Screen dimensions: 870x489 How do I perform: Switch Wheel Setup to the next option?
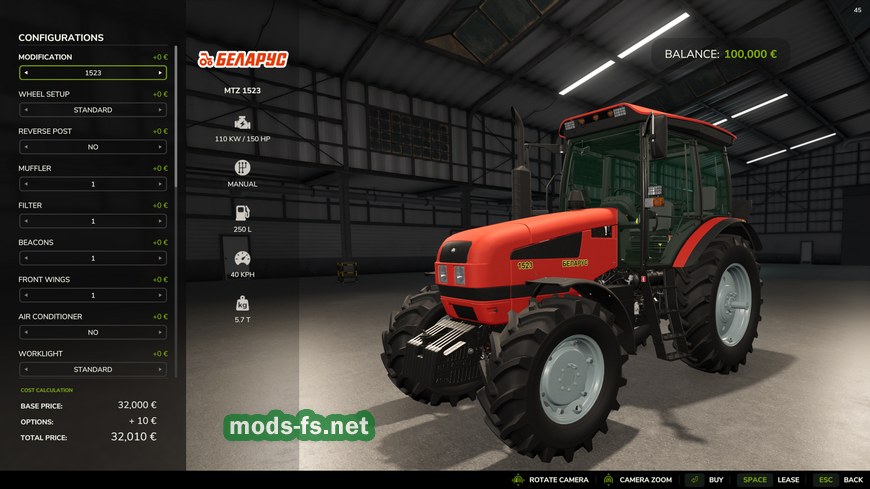tap(159, 110)
